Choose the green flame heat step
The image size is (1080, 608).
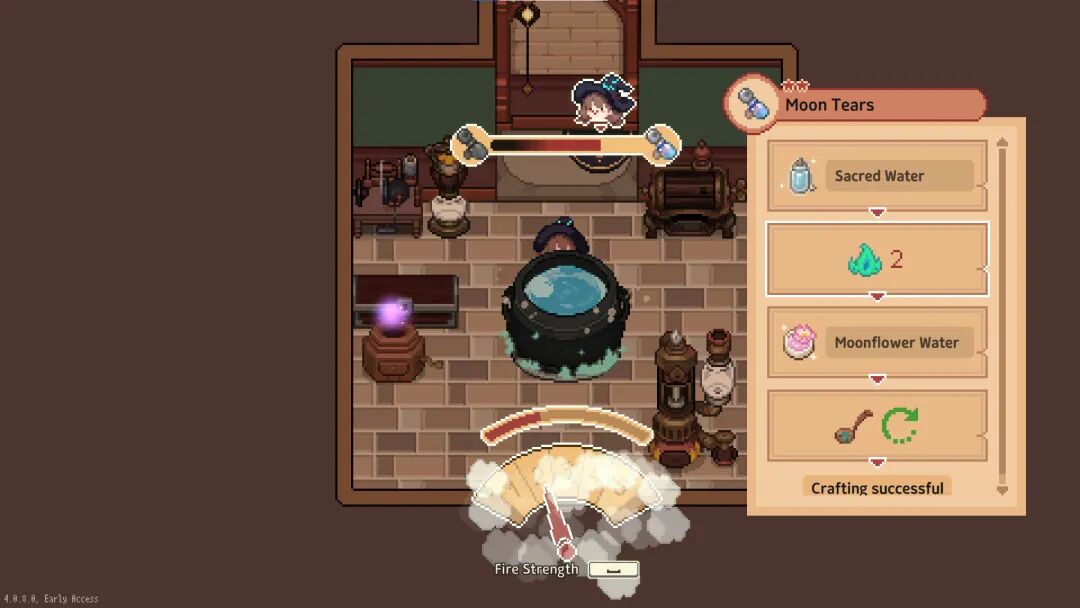pos(877,260)
